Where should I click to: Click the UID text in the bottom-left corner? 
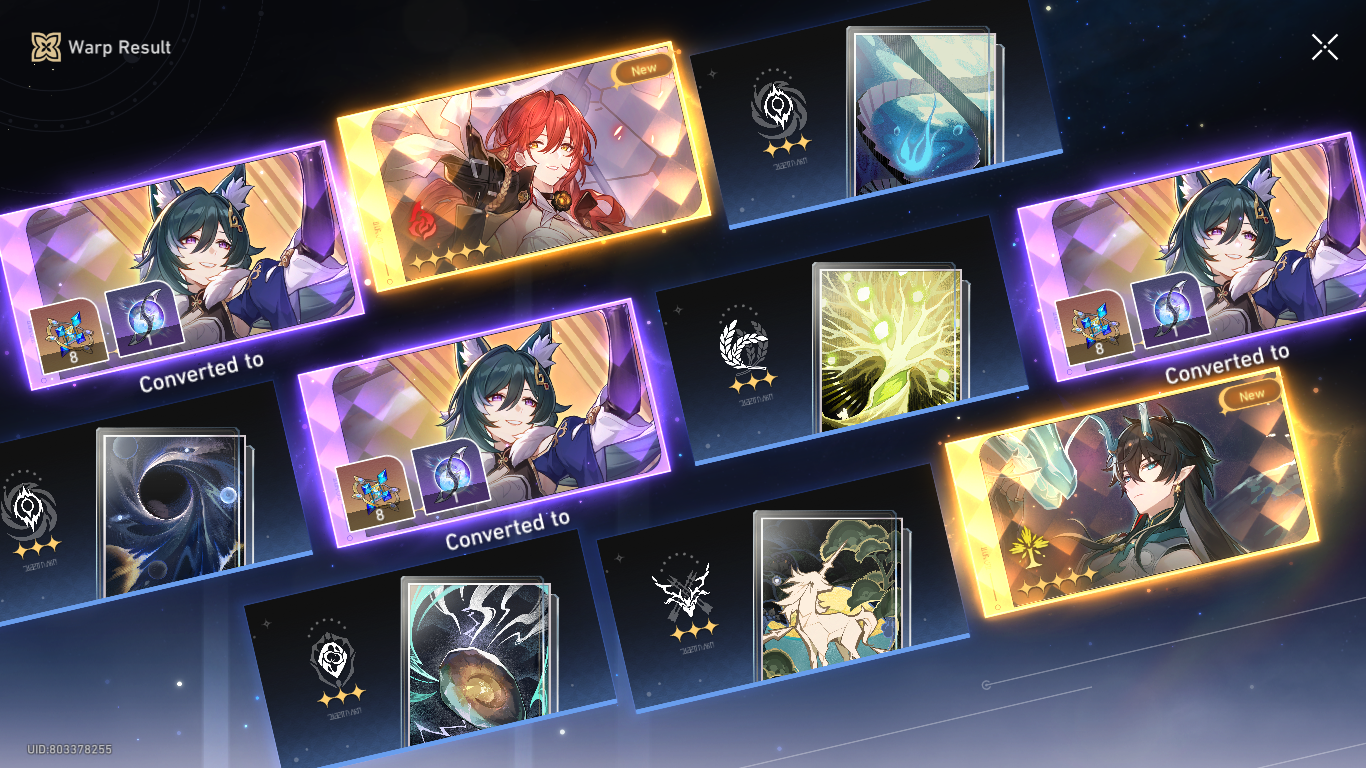(68, 746)
